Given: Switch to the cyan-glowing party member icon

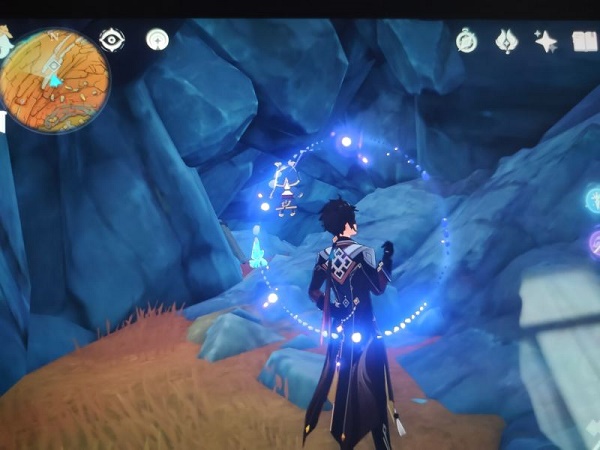Looking at the screenshot, I should click(592, 198).
